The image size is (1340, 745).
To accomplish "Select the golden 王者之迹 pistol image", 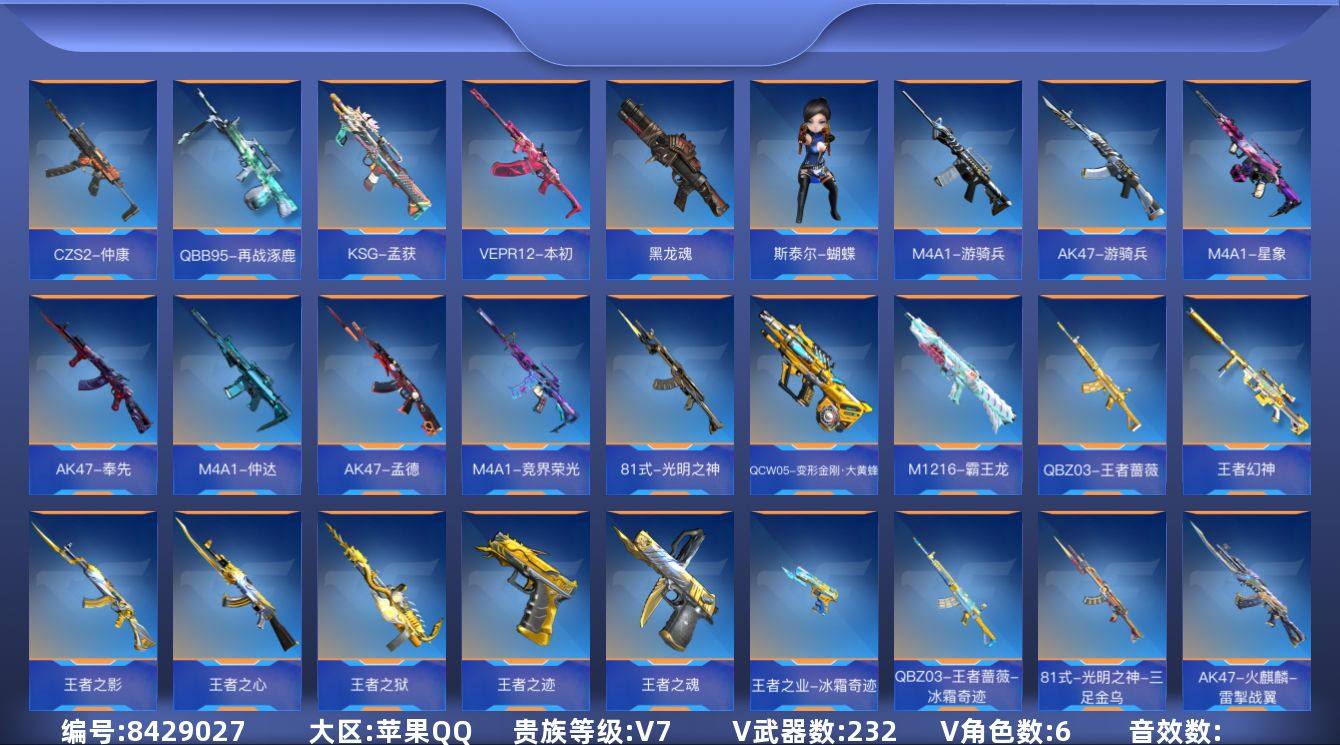I will [524, 600].
